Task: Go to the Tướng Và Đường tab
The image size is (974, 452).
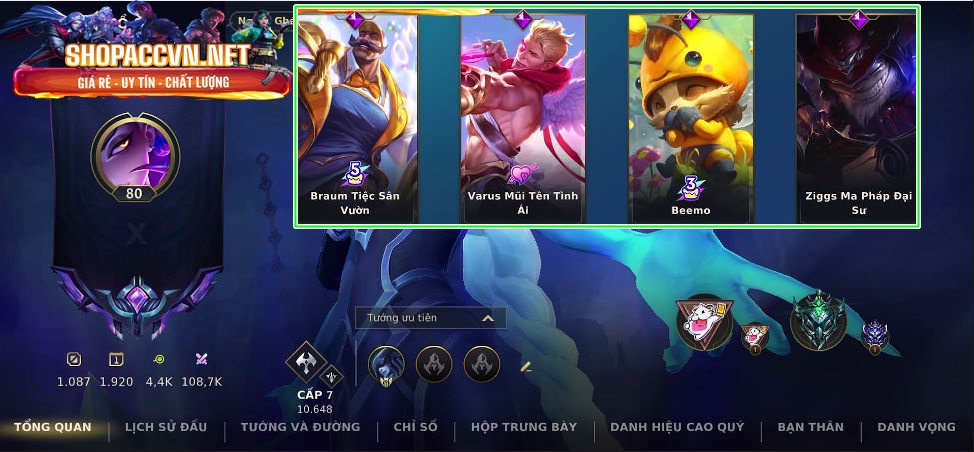Action: coord(300,428)
